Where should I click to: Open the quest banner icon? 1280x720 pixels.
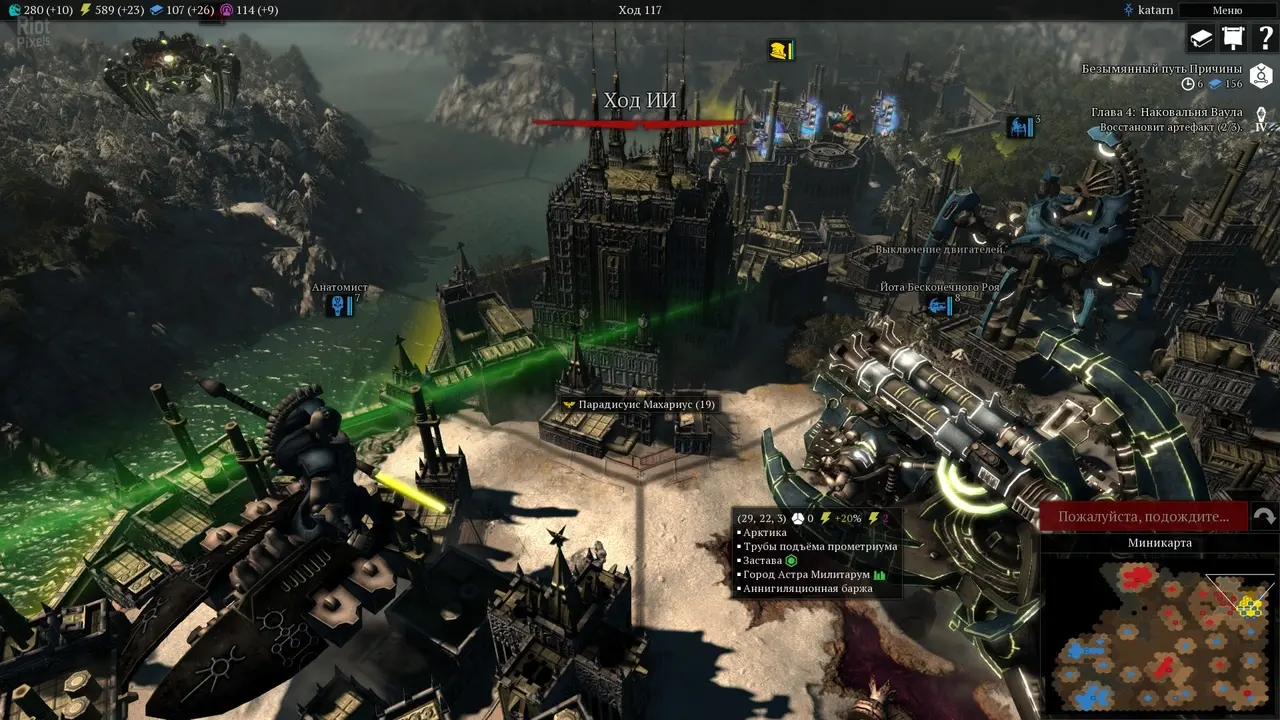point(1232,38)
